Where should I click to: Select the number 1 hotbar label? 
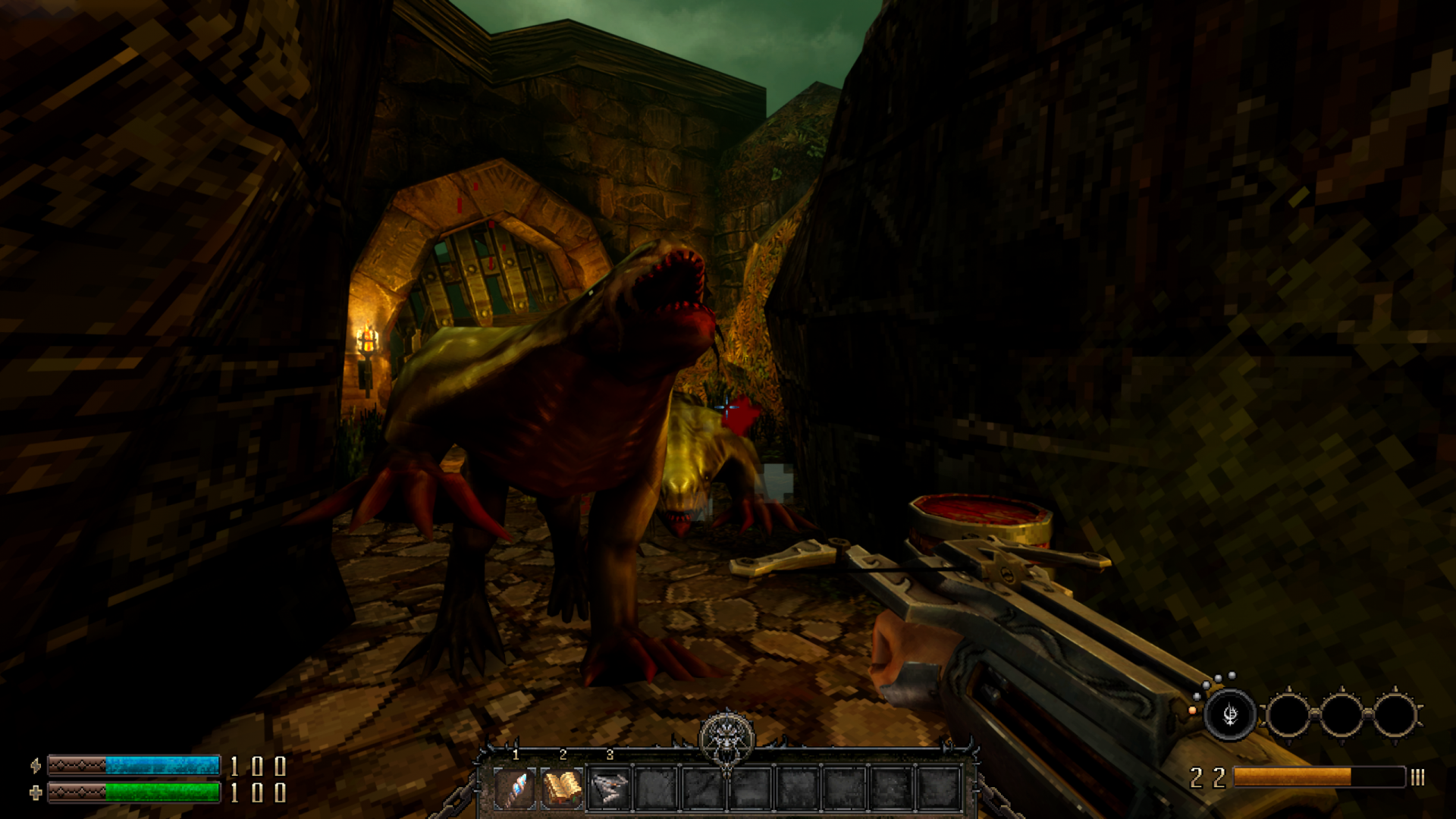tap(516, 755)
